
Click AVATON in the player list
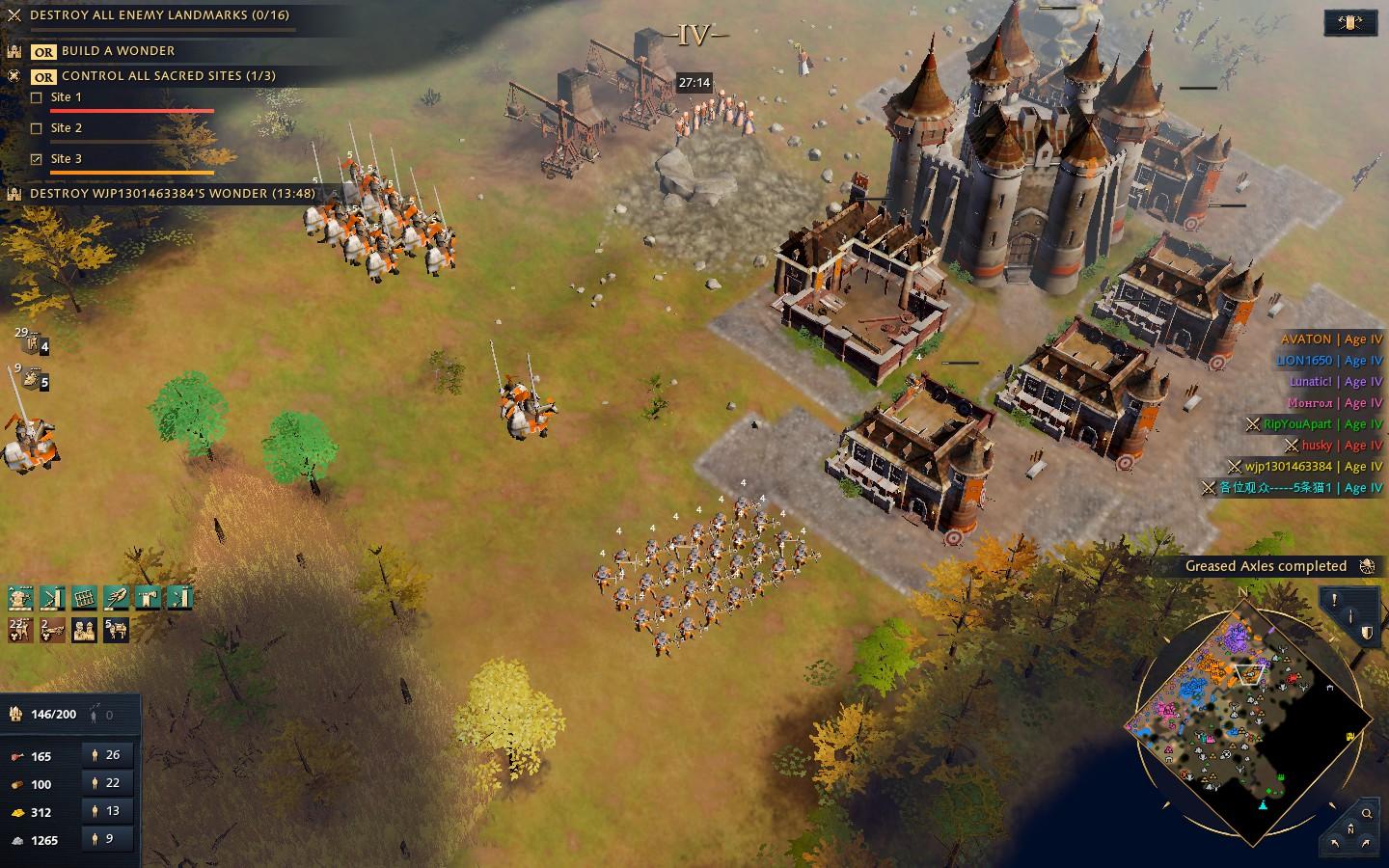[1305, 339]
